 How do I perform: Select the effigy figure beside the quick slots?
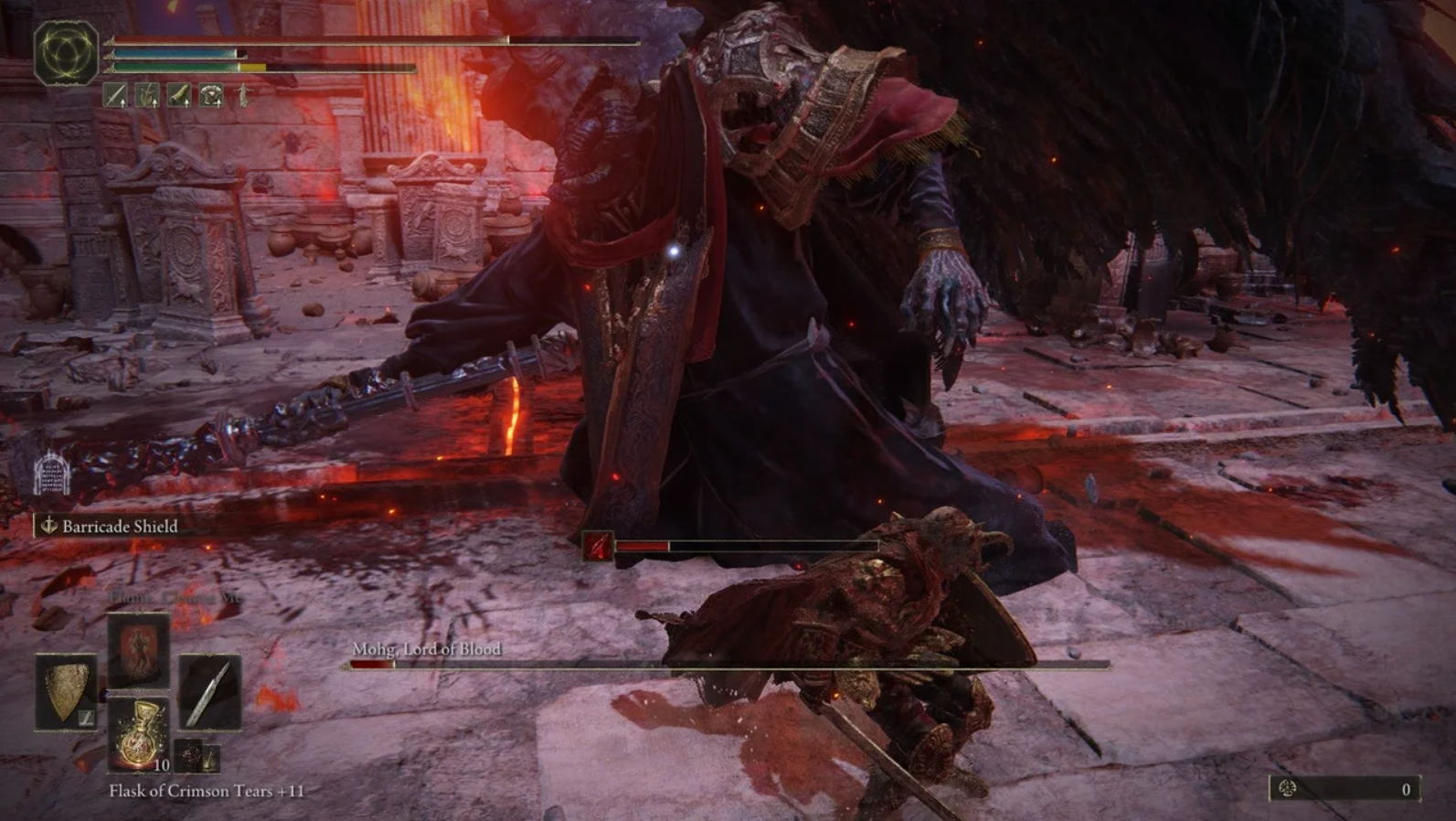point(243,96)
